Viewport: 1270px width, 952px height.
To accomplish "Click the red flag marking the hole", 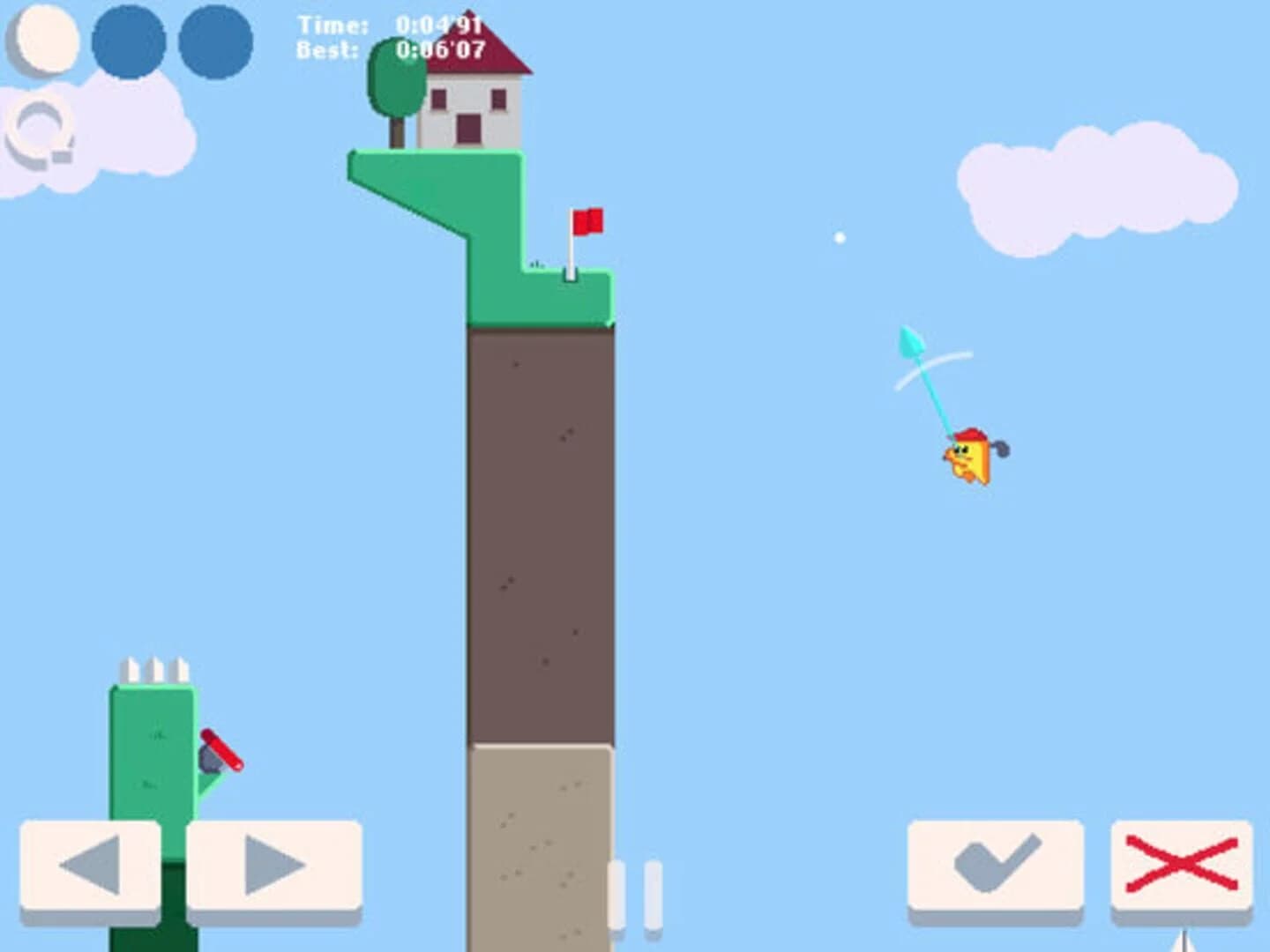I will tap(588, 221).
